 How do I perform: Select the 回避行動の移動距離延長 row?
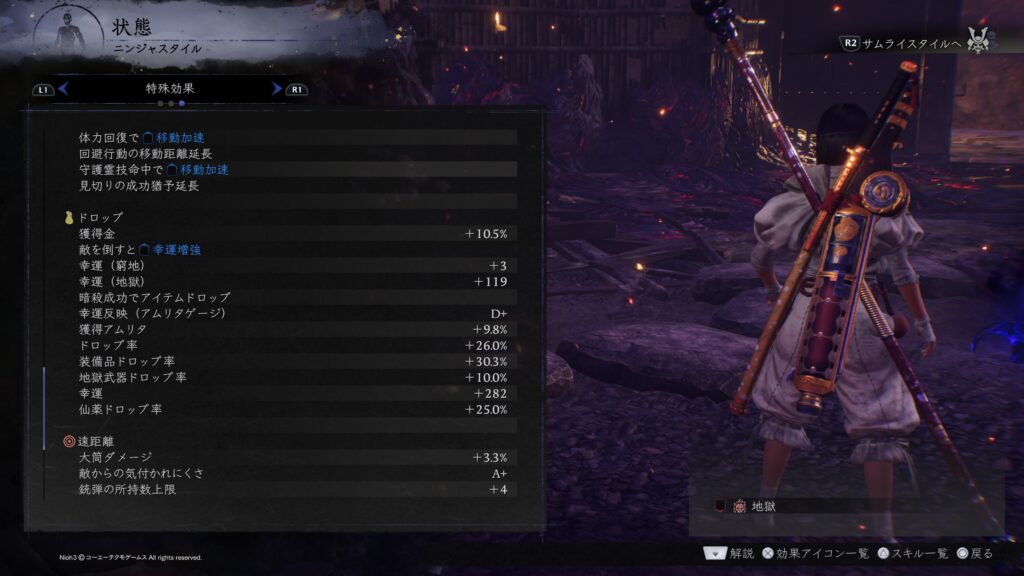click(x=290, y=153)
